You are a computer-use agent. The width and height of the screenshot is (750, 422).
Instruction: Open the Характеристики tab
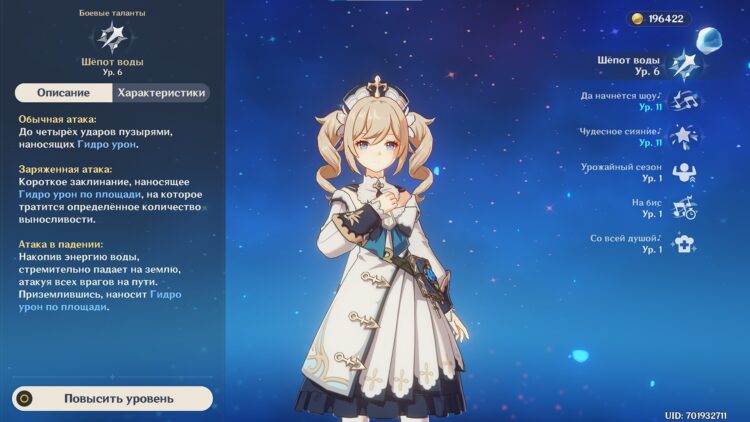coord(161,93)
